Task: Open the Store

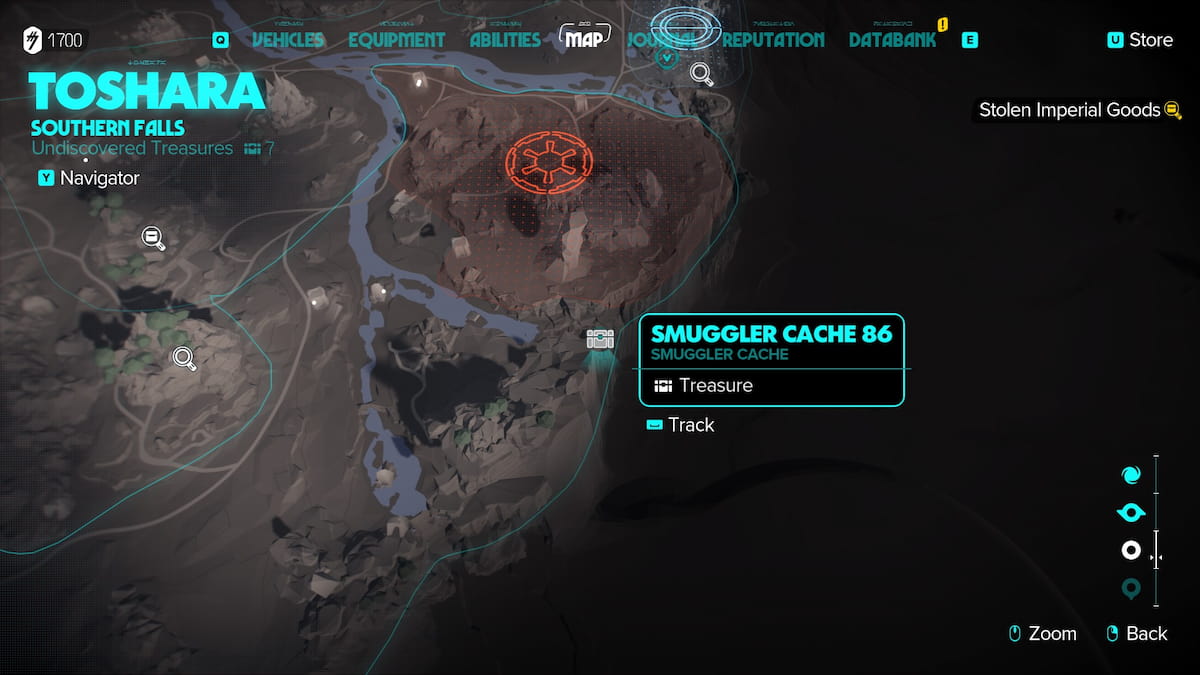Action: click(x=1140, y=40)
